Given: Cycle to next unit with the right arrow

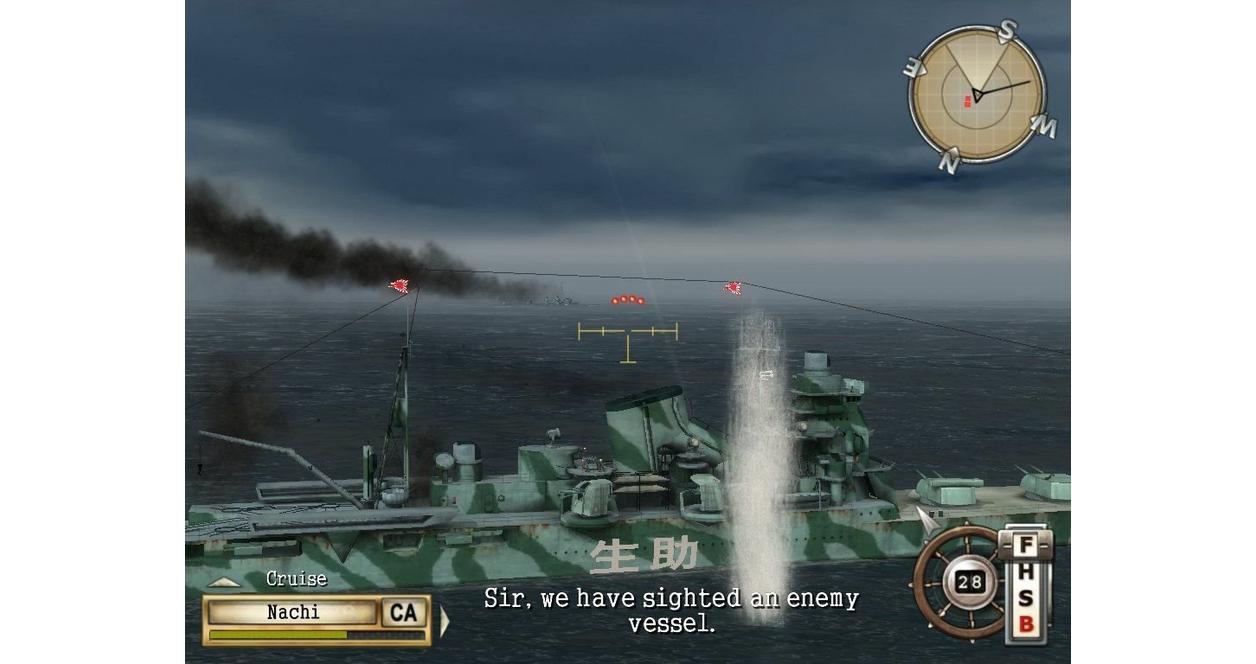Looking at the screenshot, I should click(x=445, y=621).
